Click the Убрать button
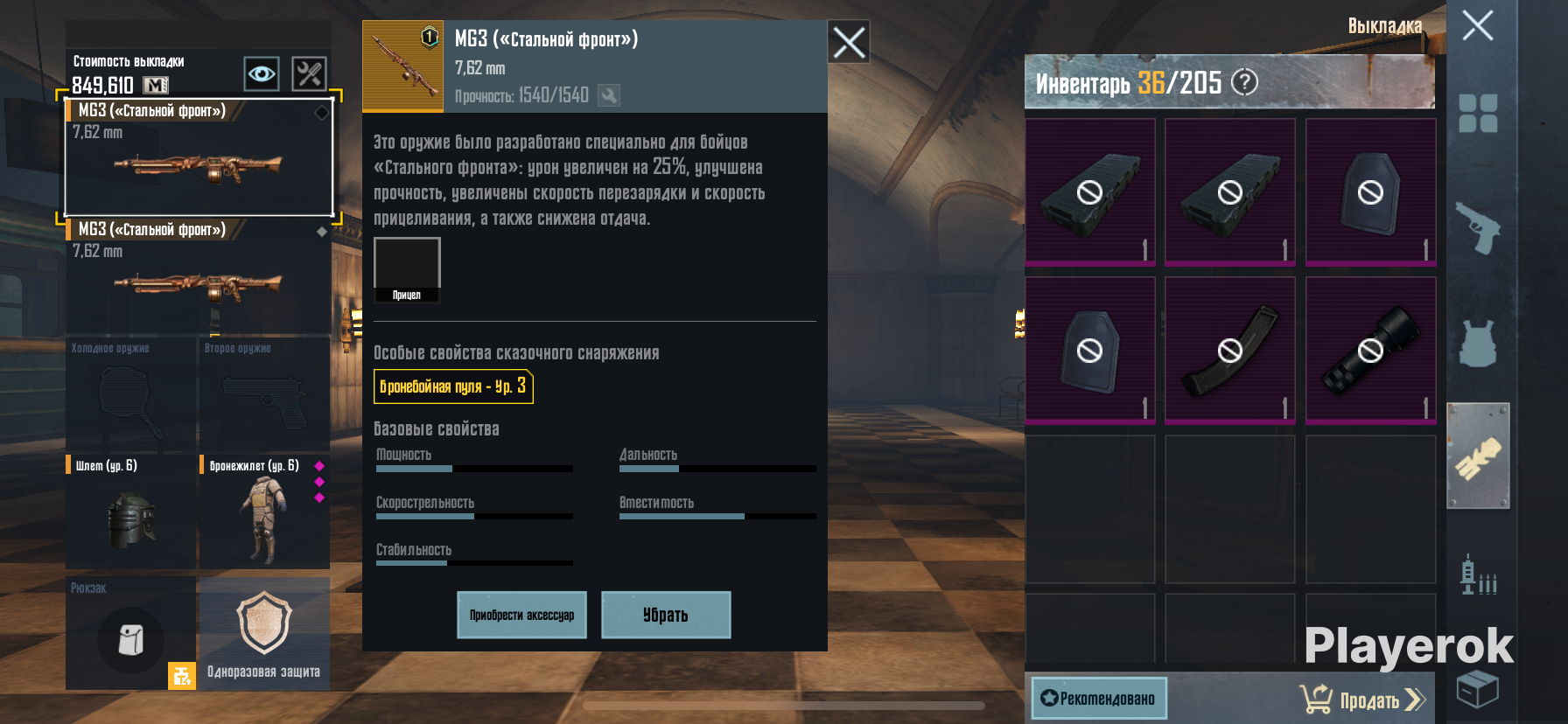Viewport: 1568px width, 724px height. [x=666, y=615]
